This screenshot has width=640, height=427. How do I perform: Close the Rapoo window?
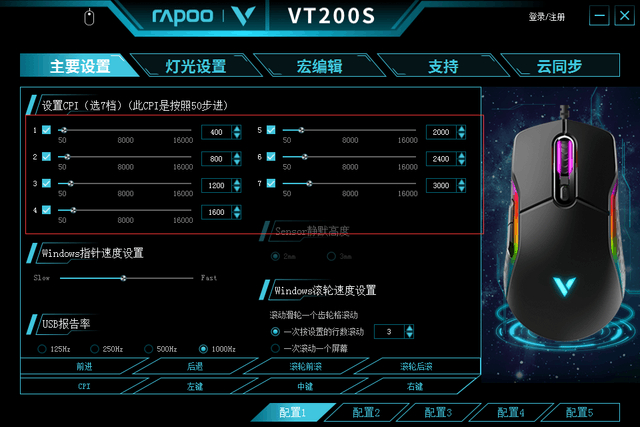click(625, 16)
